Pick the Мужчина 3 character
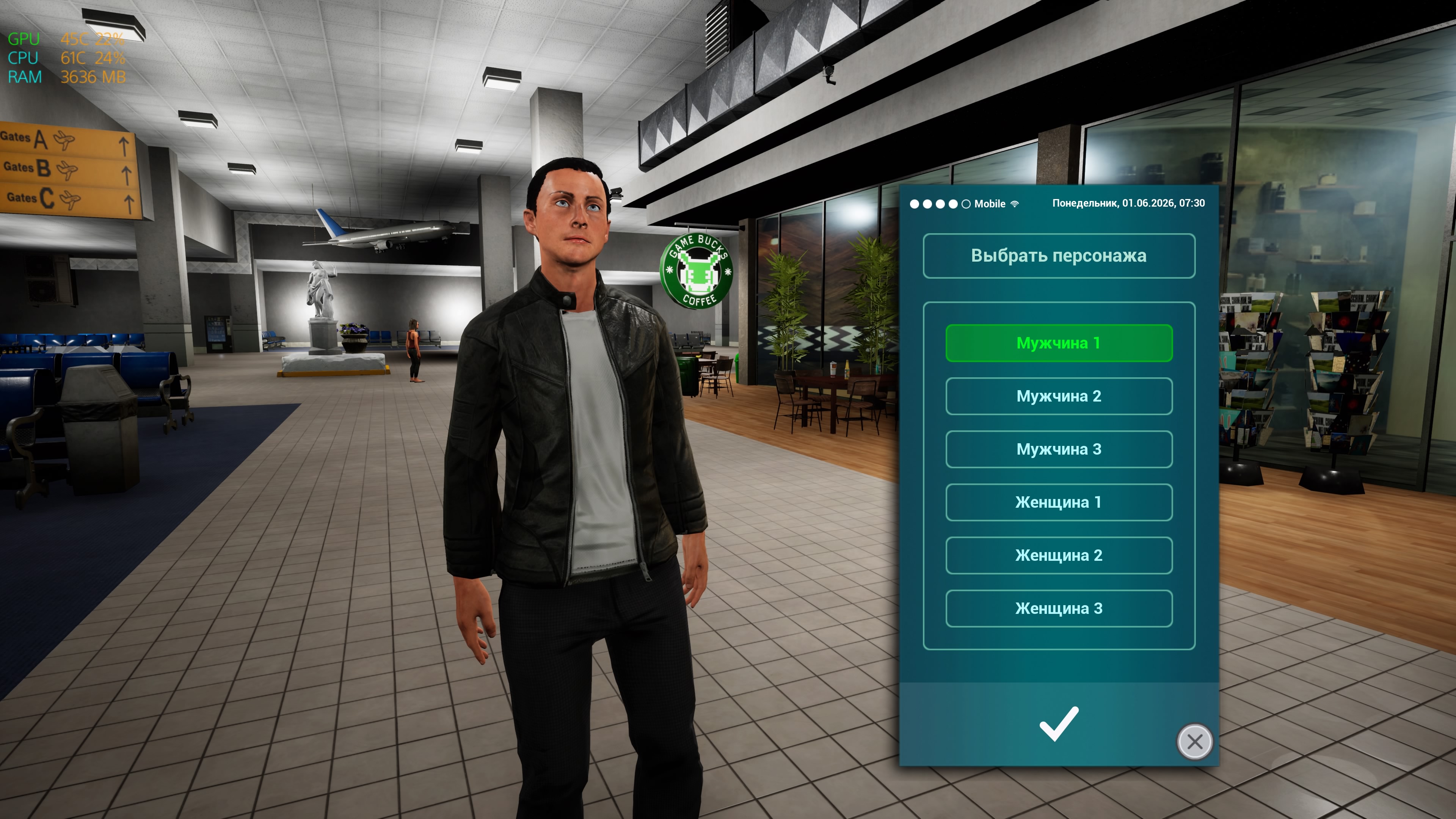 tap(1059, 449)
